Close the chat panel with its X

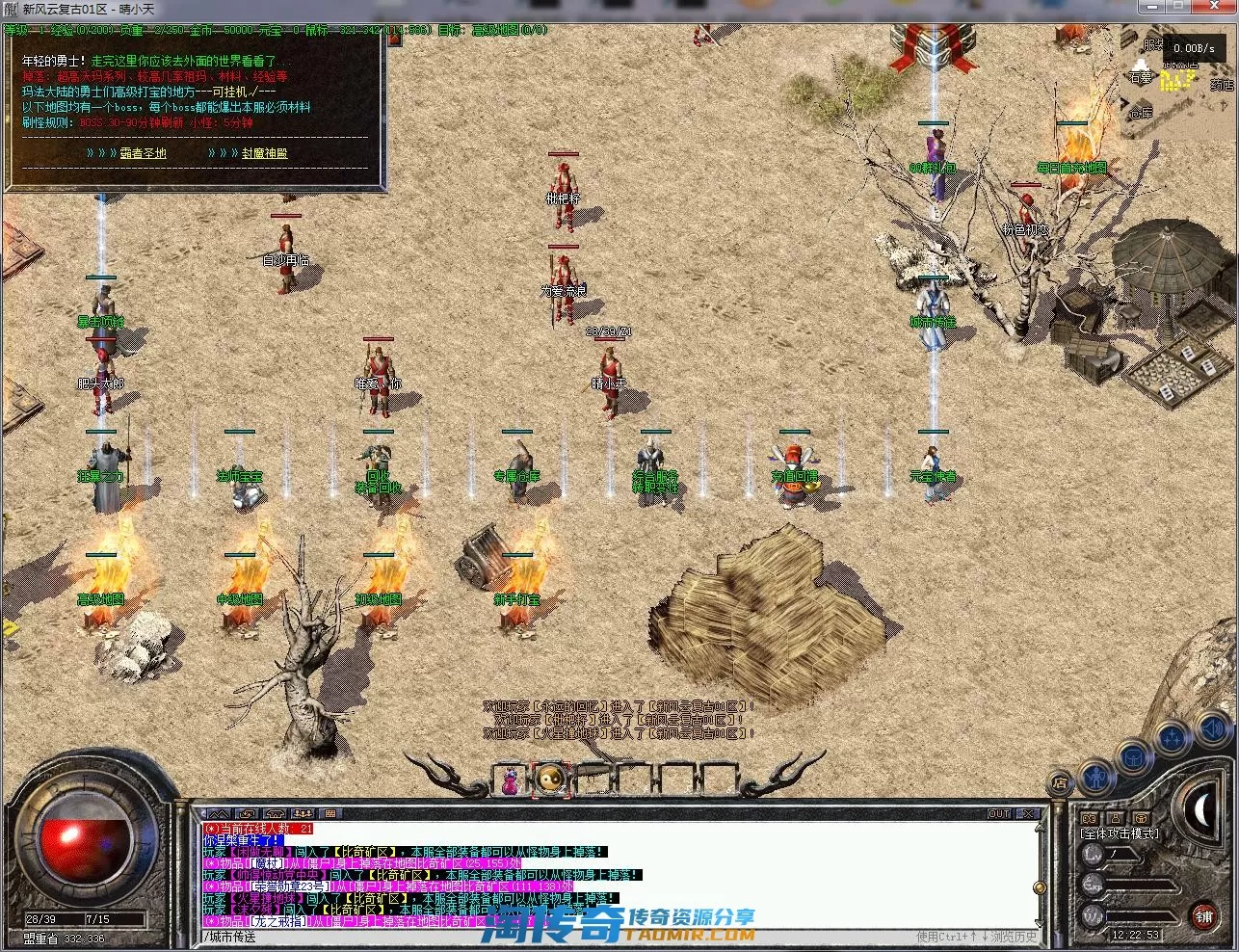1028,814
